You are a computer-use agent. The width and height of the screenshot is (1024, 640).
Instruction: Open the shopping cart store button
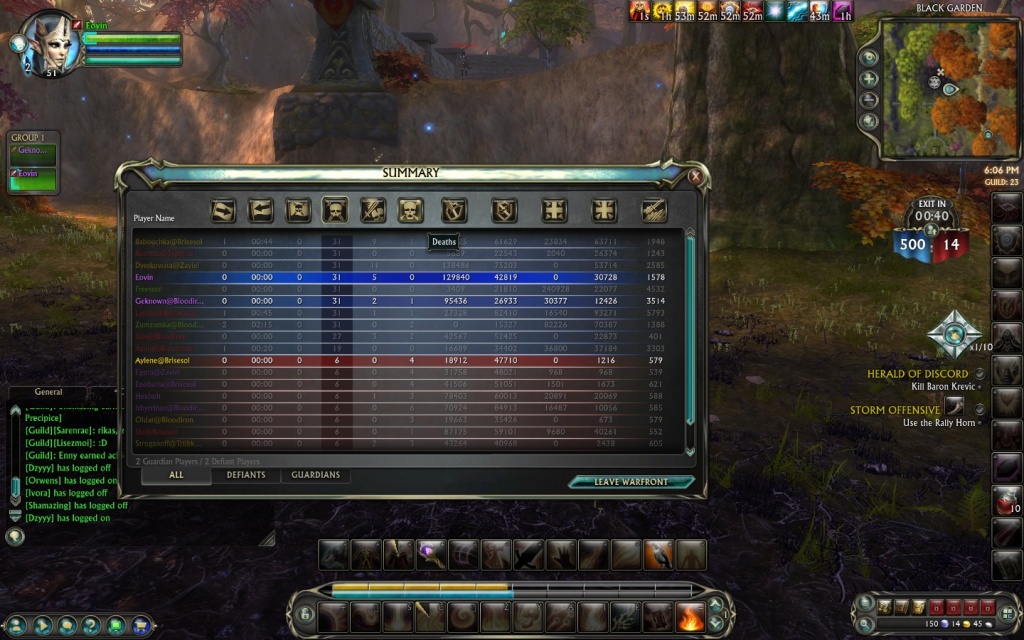(x=141, y=626)
